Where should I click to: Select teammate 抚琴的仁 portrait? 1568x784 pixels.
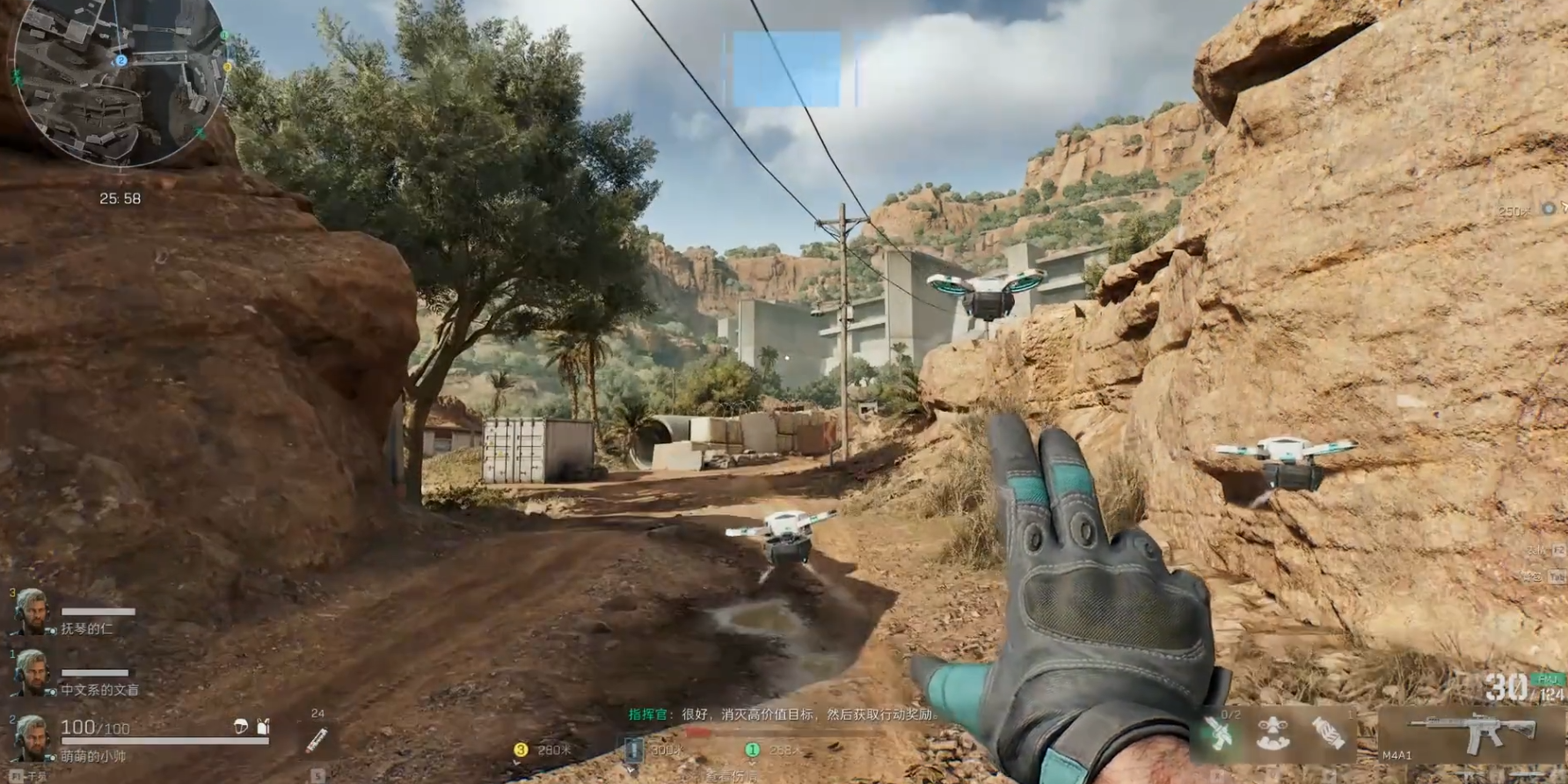tap(30, 612)
